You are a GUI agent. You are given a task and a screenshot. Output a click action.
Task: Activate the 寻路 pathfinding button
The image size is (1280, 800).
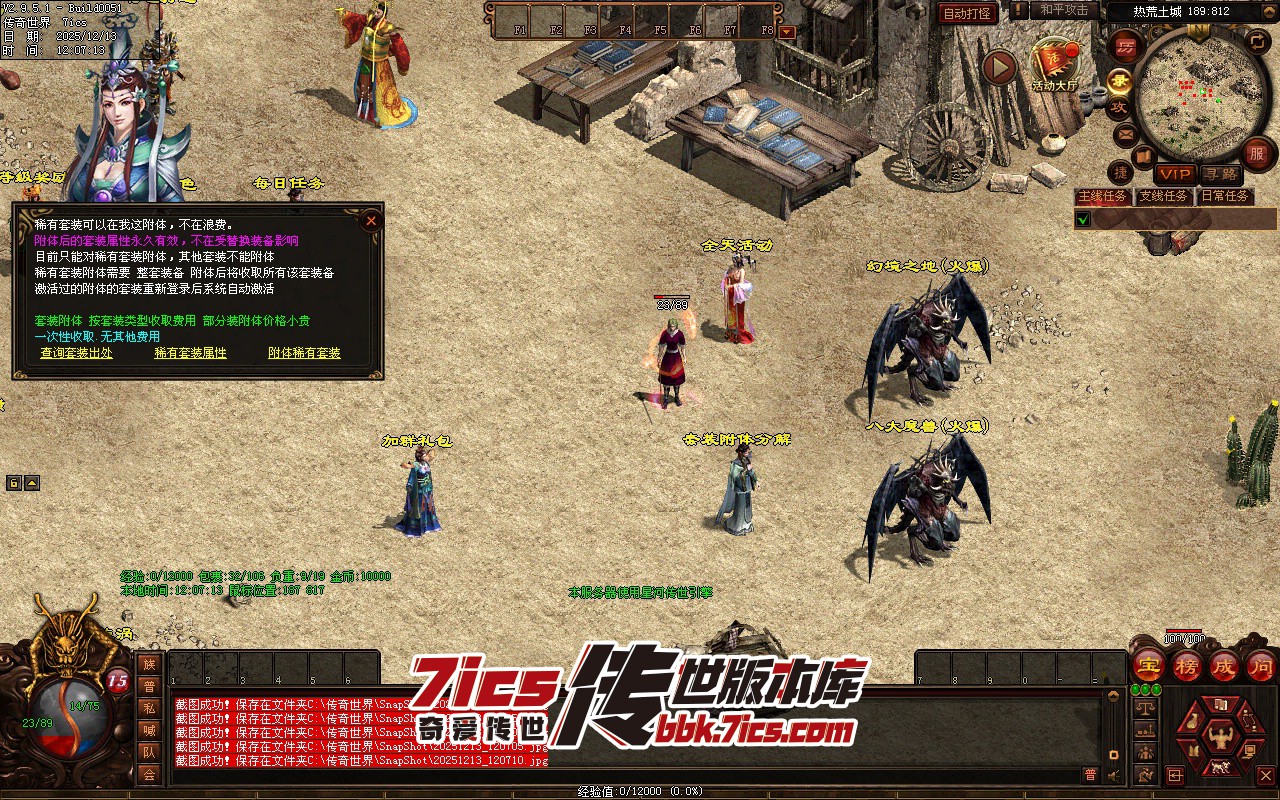1220,175
